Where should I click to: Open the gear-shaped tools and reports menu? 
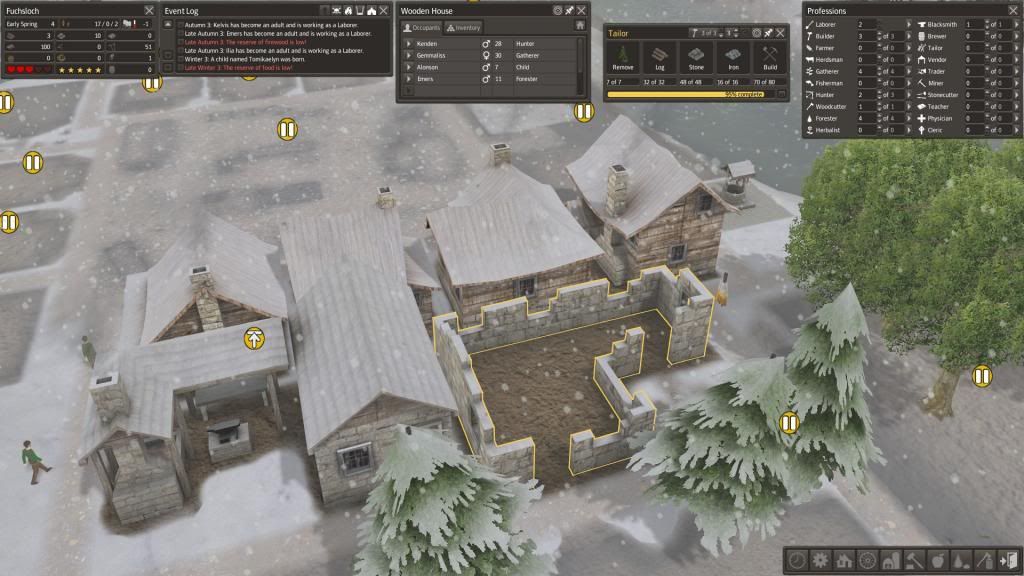click(821, 560)
